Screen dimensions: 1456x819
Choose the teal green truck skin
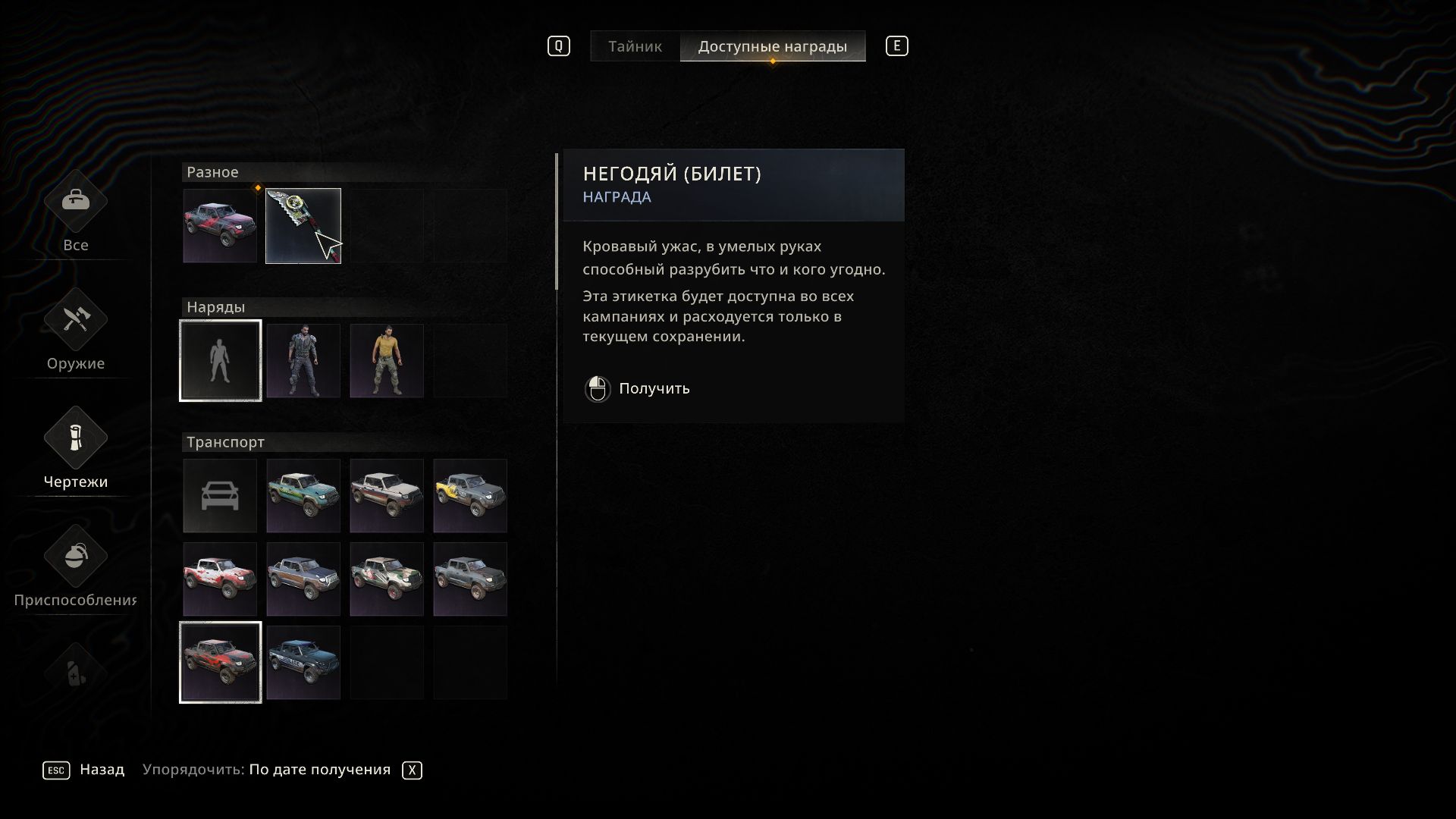pyautogui.click(x=303, y=496)
